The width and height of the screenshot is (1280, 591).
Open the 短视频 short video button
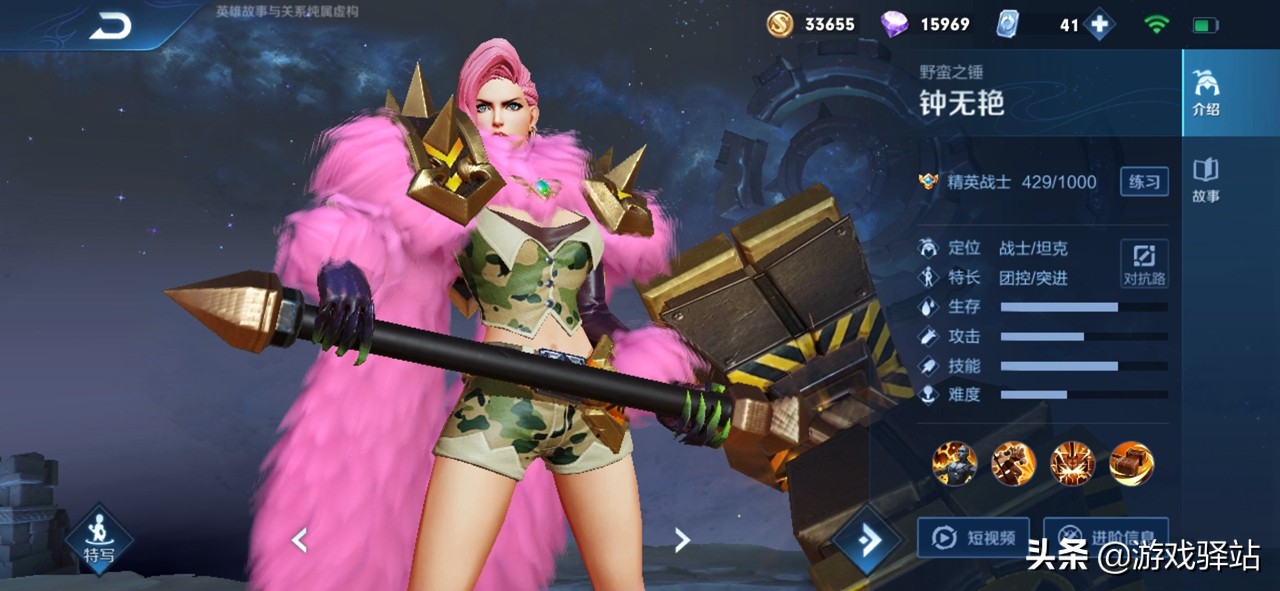click(x=973, y=538)
